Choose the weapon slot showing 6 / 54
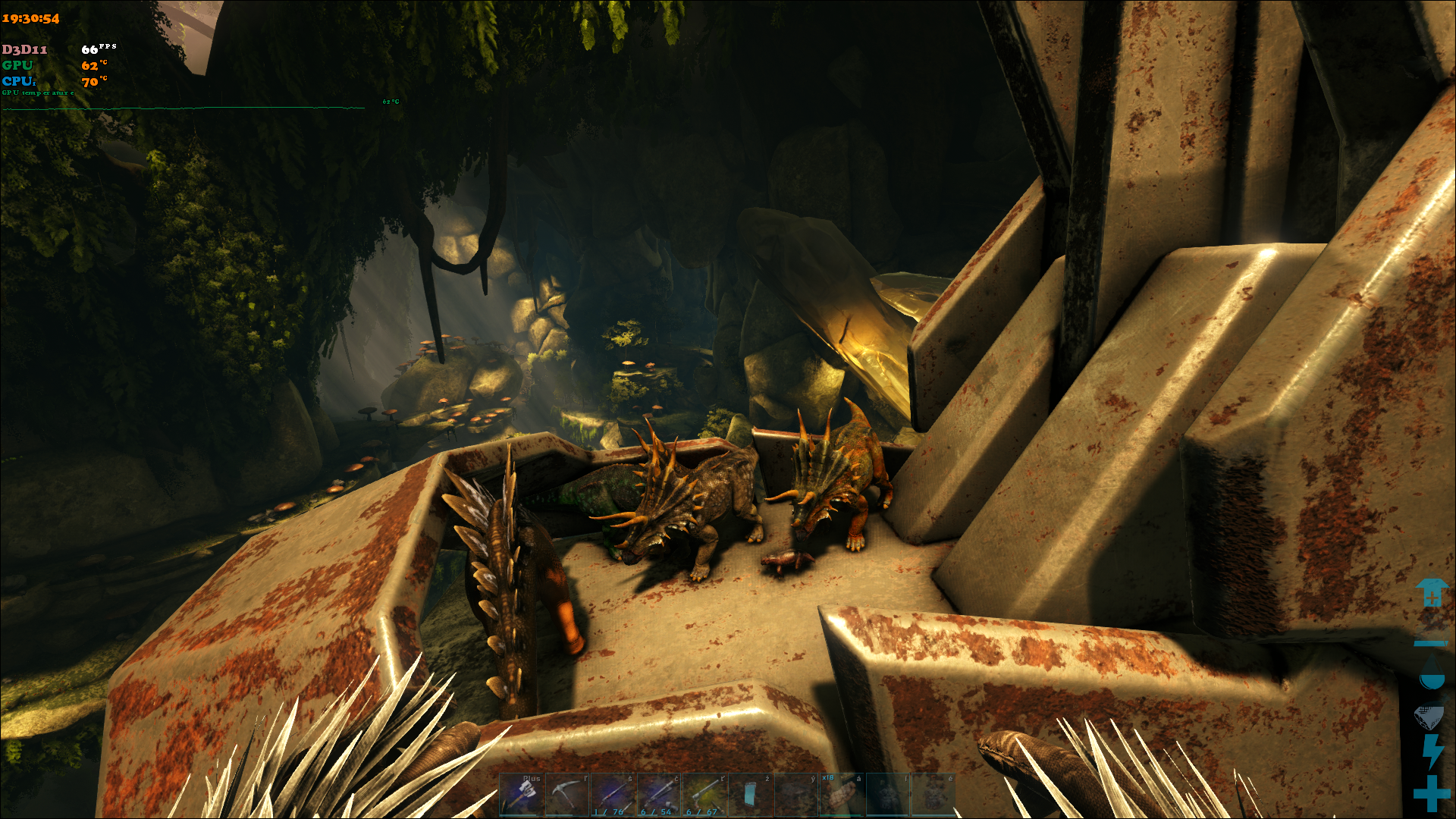The height and width of the screenshot is (819, 1456). point(659,795)
